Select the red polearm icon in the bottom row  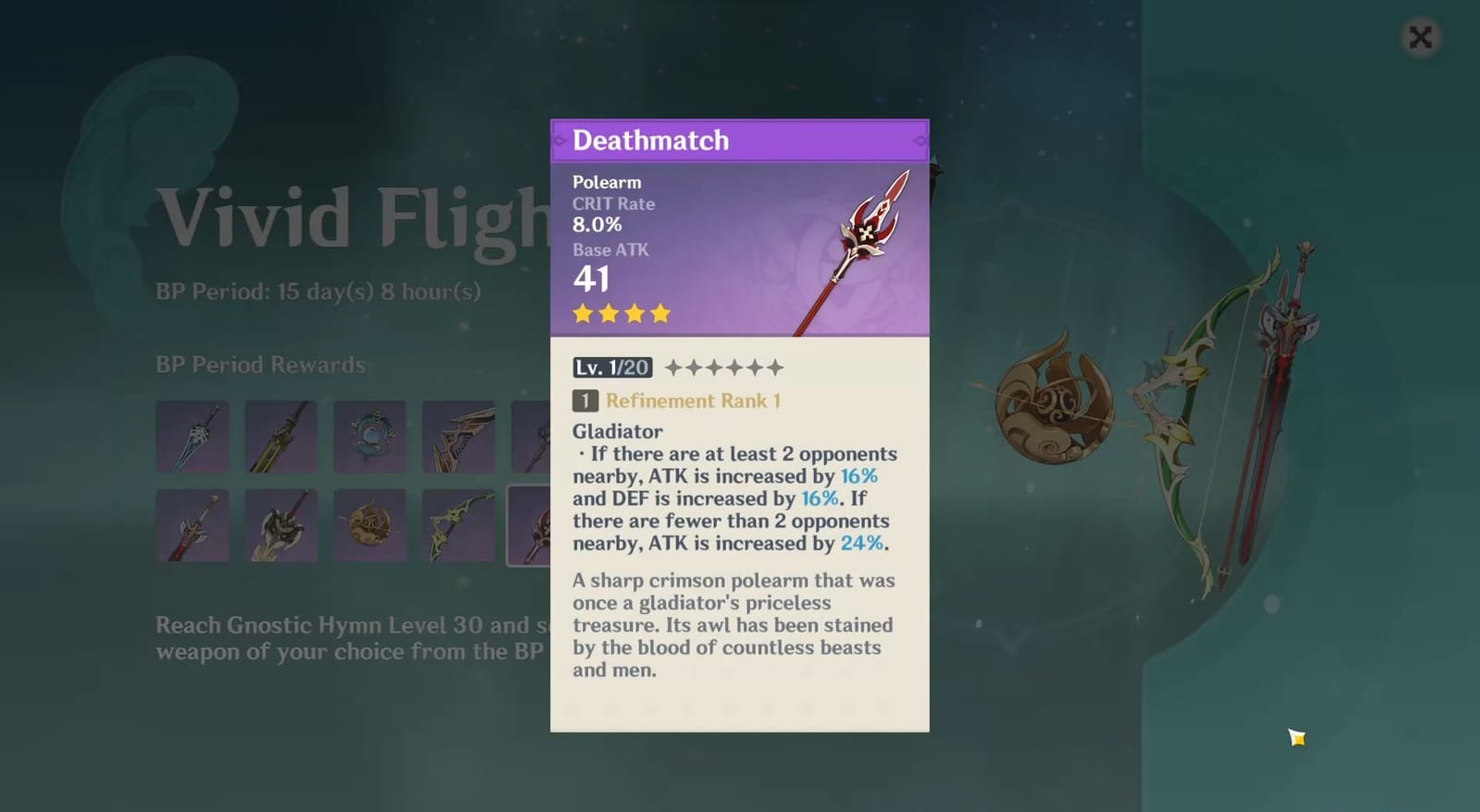[x=191, y=524]
